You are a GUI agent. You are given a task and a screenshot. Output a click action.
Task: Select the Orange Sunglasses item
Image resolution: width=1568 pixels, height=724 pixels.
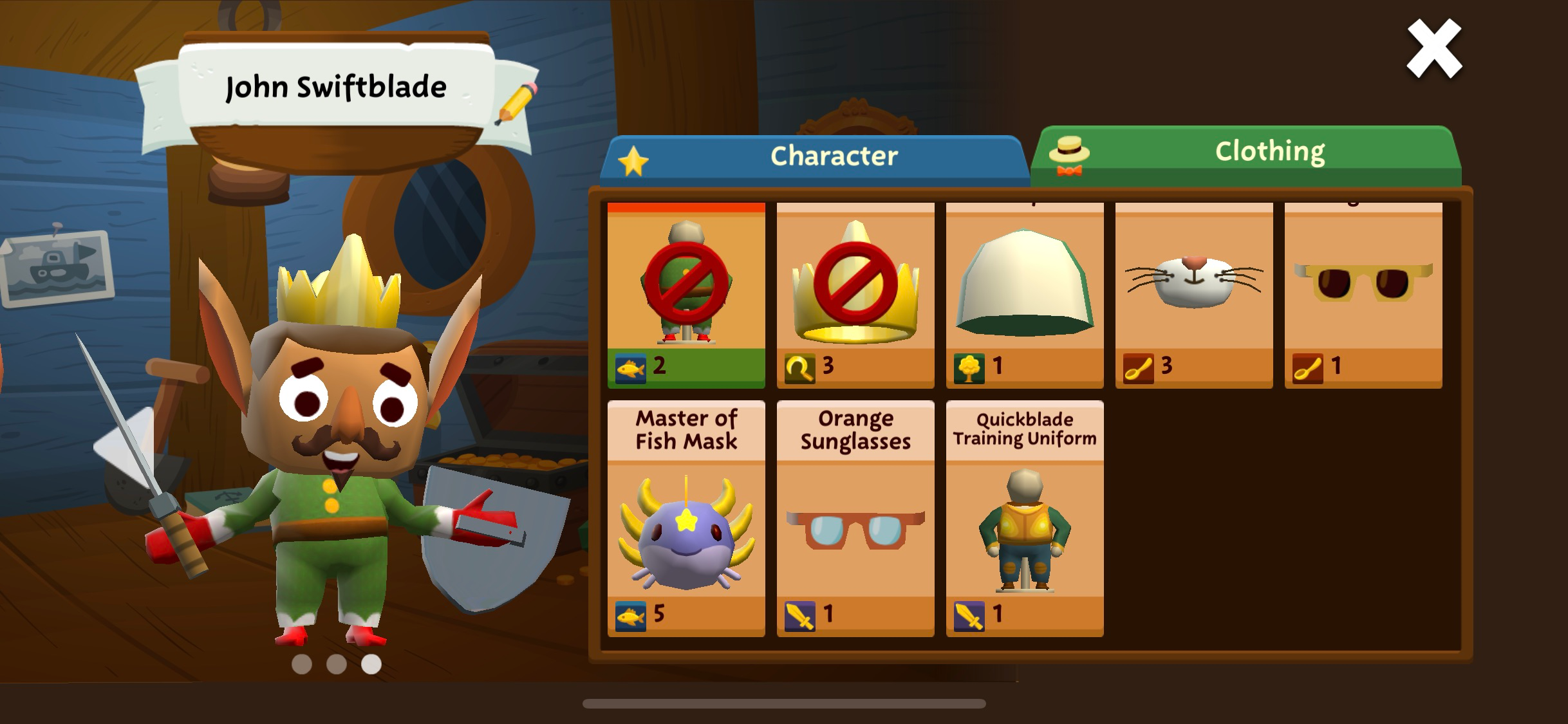point(855,519)
